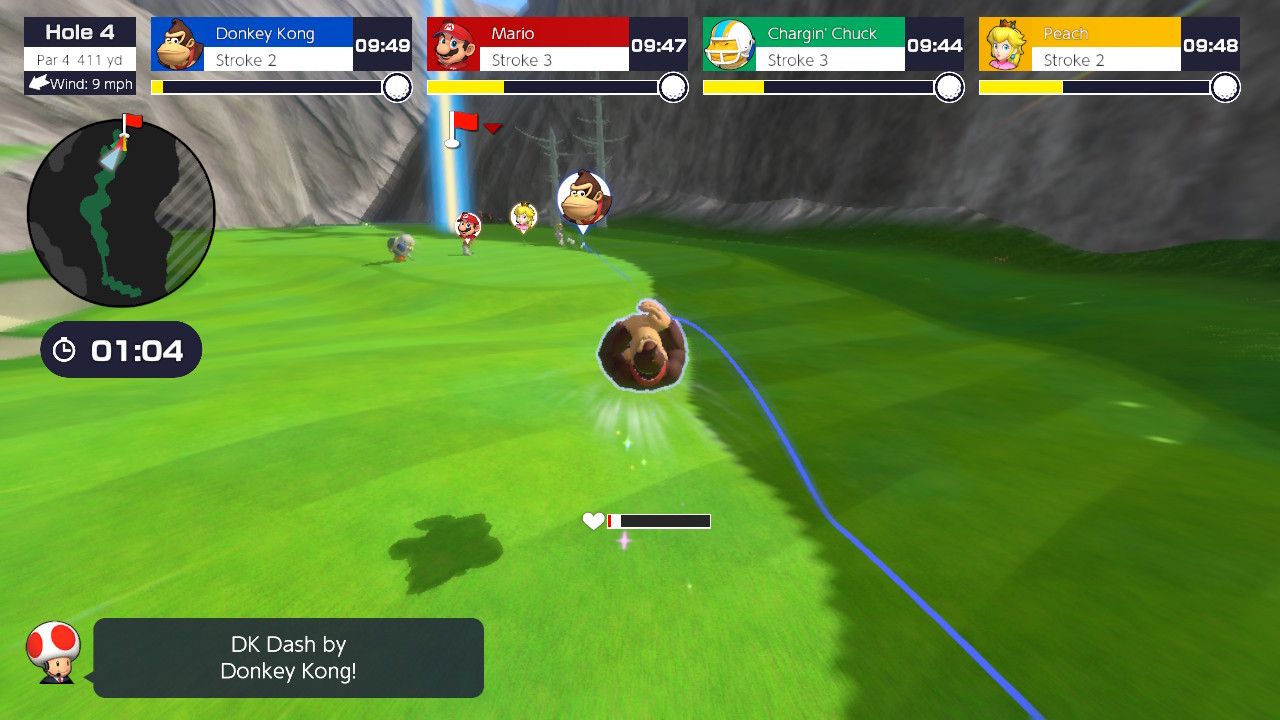Select Chargin' Chuck's helmet portrait

coord(730,43)
